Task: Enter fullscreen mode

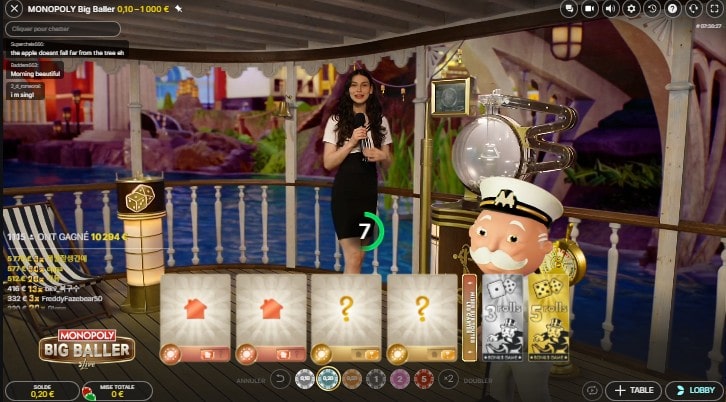Action: point(714,8)
